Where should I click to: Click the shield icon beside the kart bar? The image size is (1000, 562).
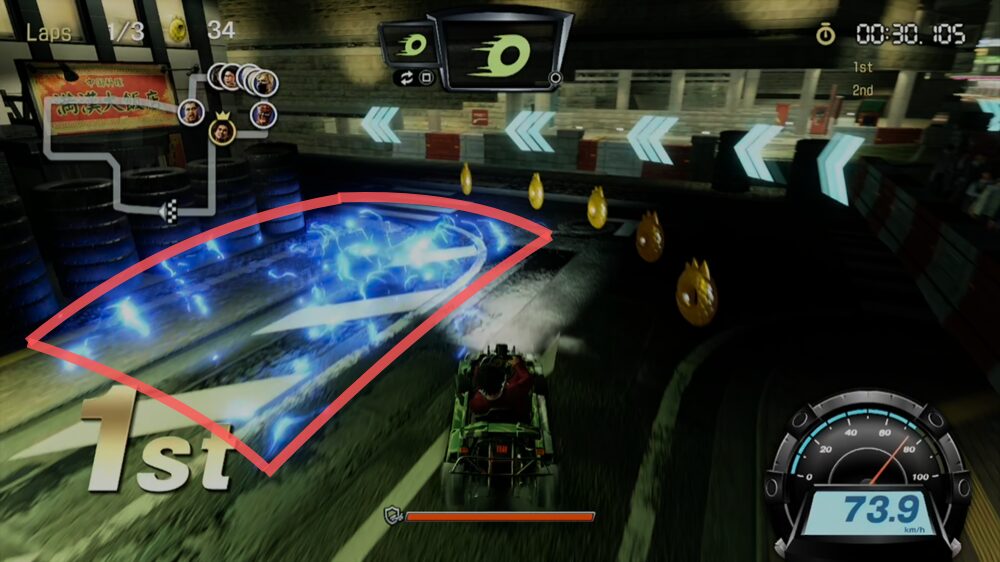coord(393,516)
